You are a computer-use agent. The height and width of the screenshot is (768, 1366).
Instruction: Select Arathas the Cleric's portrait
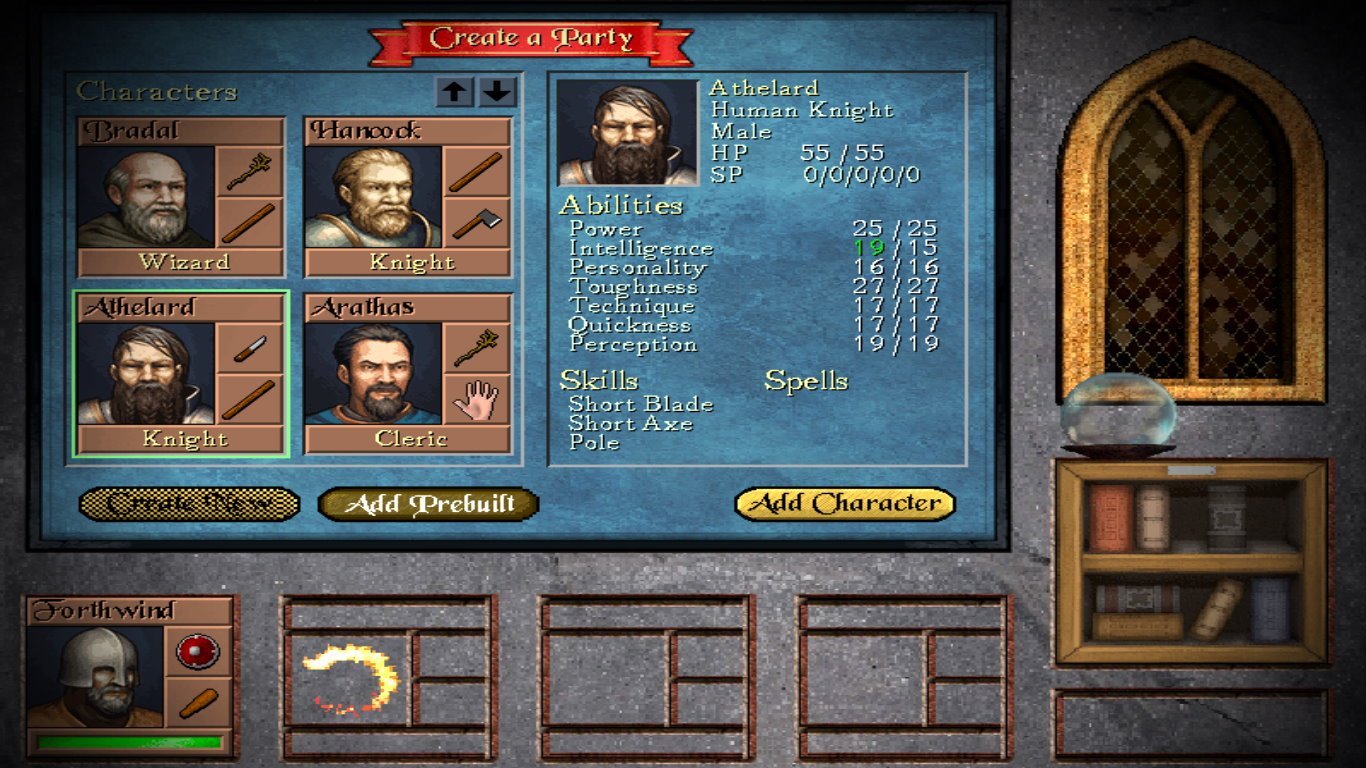pyautogui.click(x=373, y=373)
